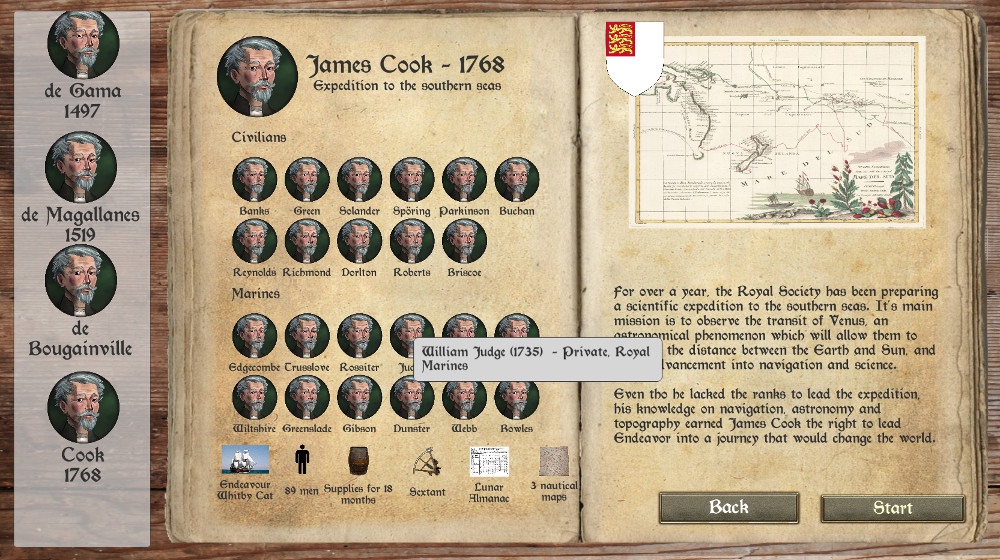Screen dimensions: 1000x560
Task: Go back with the Back button
Action: 728,507
